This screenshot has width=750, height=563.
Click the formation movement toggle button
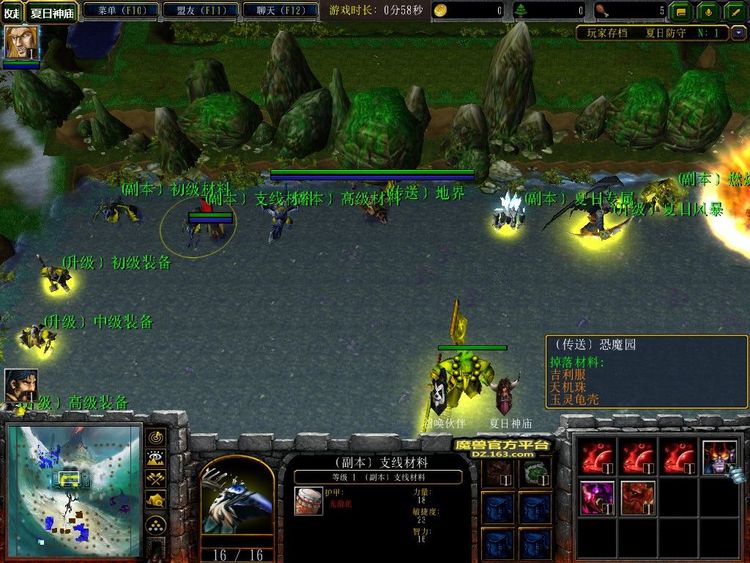(x=156, y=524)
